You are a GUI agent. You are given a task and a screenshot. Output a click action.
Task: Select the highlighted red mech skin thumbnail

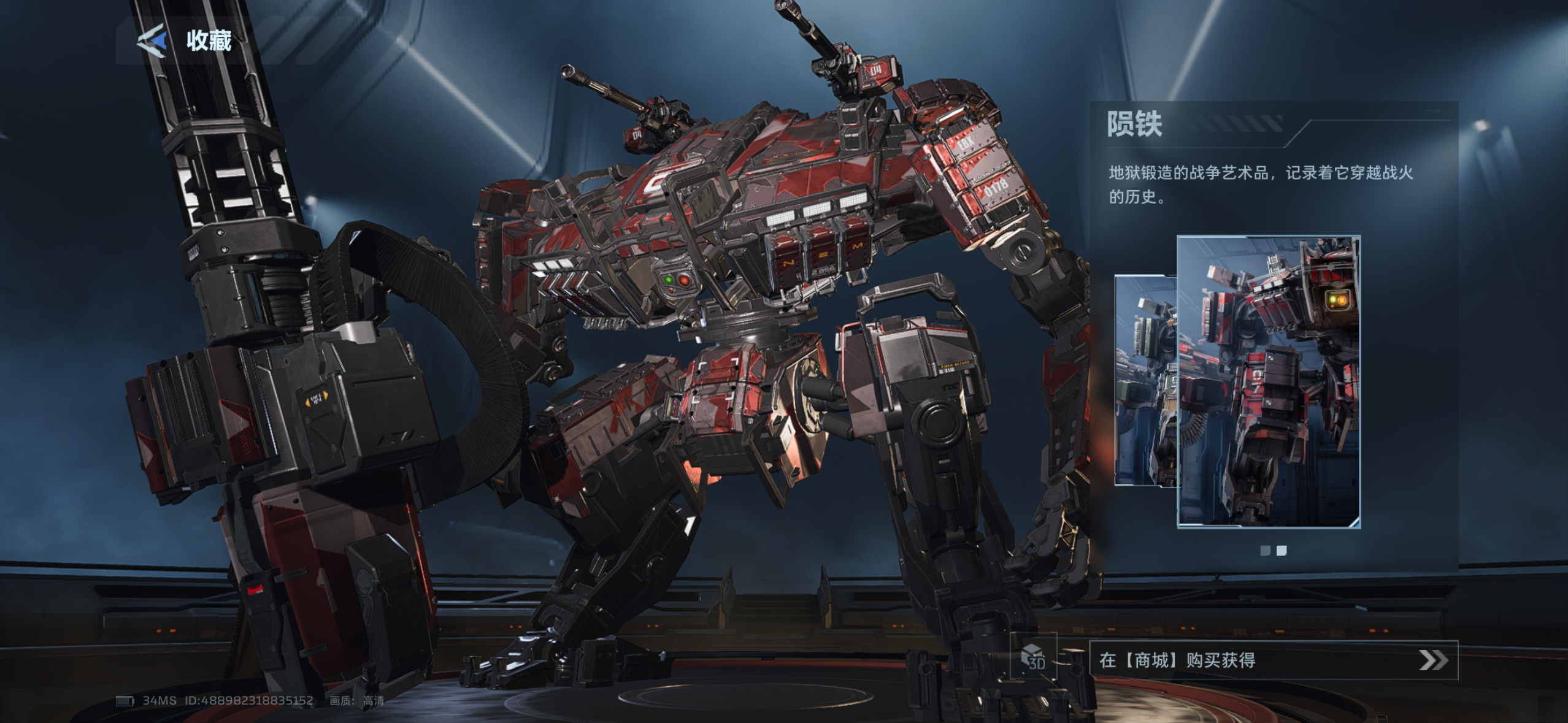[x=1268, y=381]
